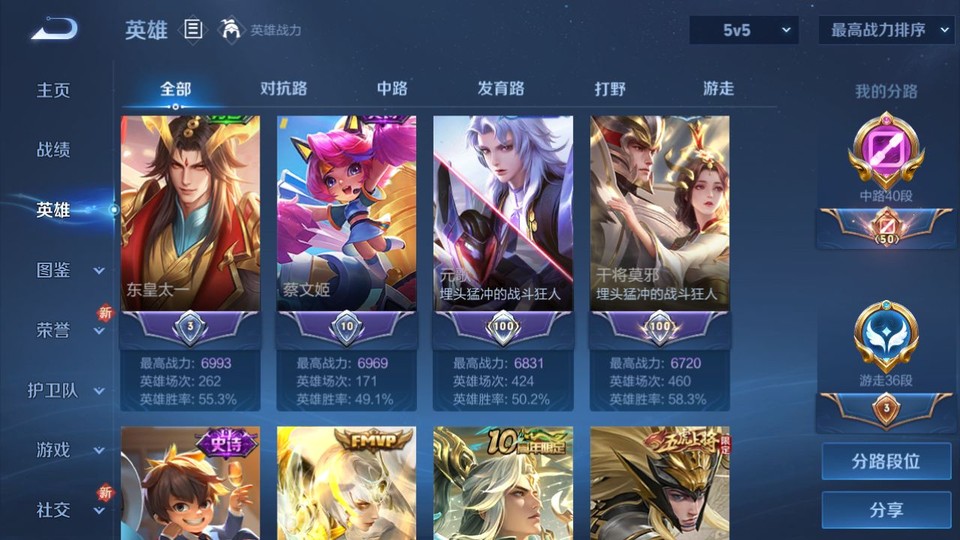
Task: Open the 社交 social menu
Action: click(68, 510)
